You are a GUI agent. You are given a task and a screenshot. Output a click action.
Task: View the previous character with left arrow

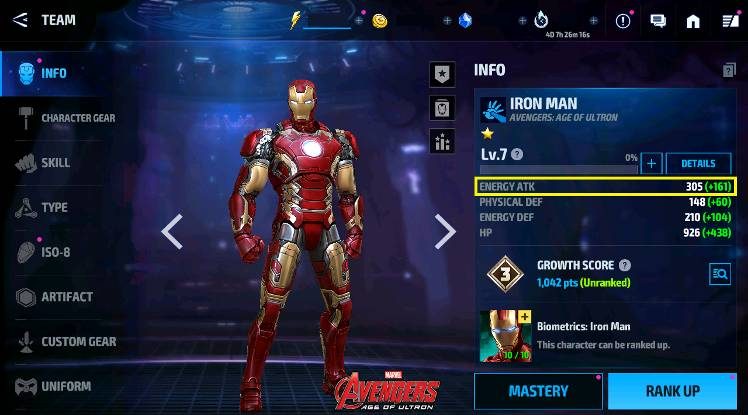(172, 231)
